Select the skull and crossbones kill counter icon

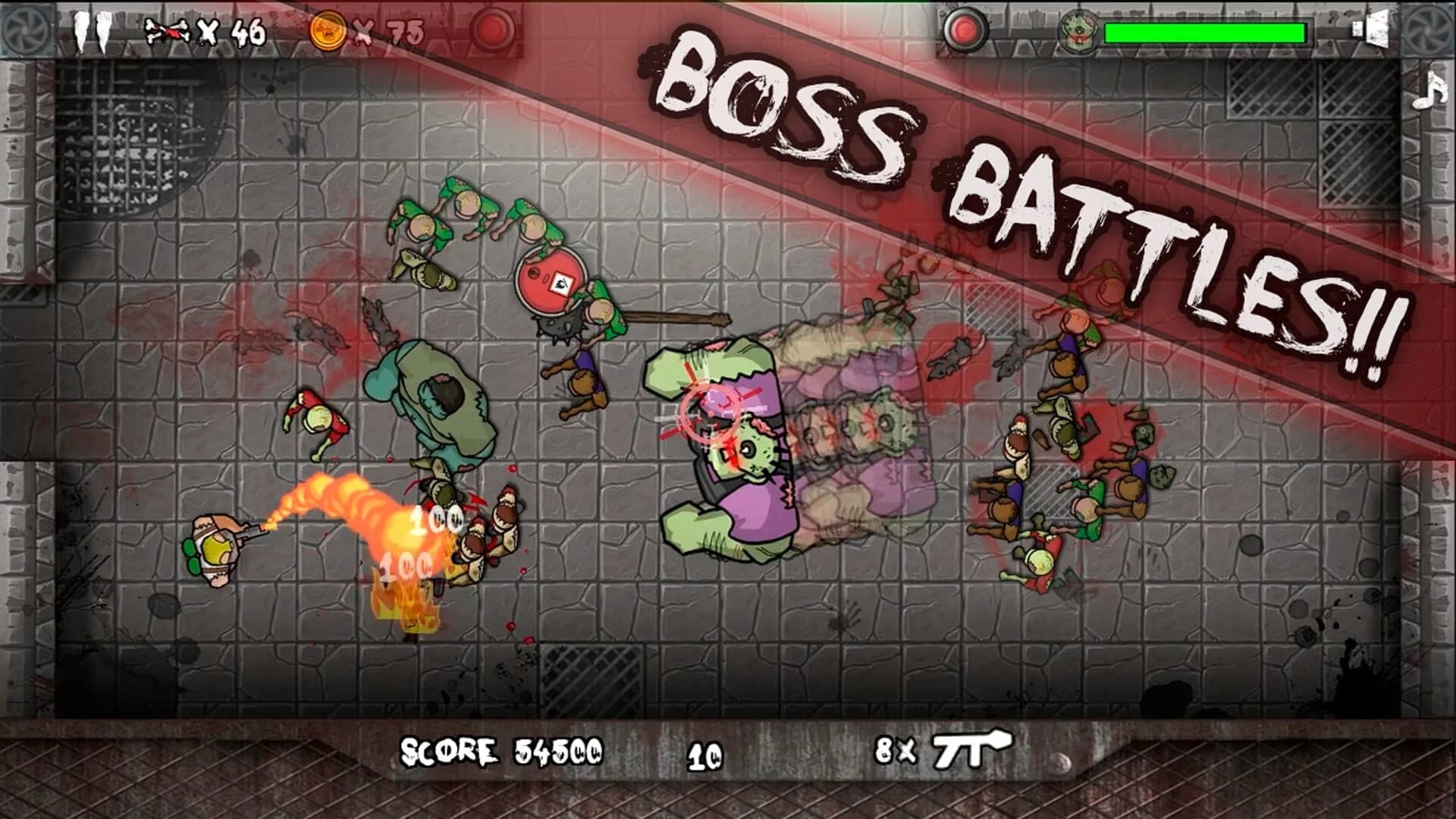coord(168,29)
